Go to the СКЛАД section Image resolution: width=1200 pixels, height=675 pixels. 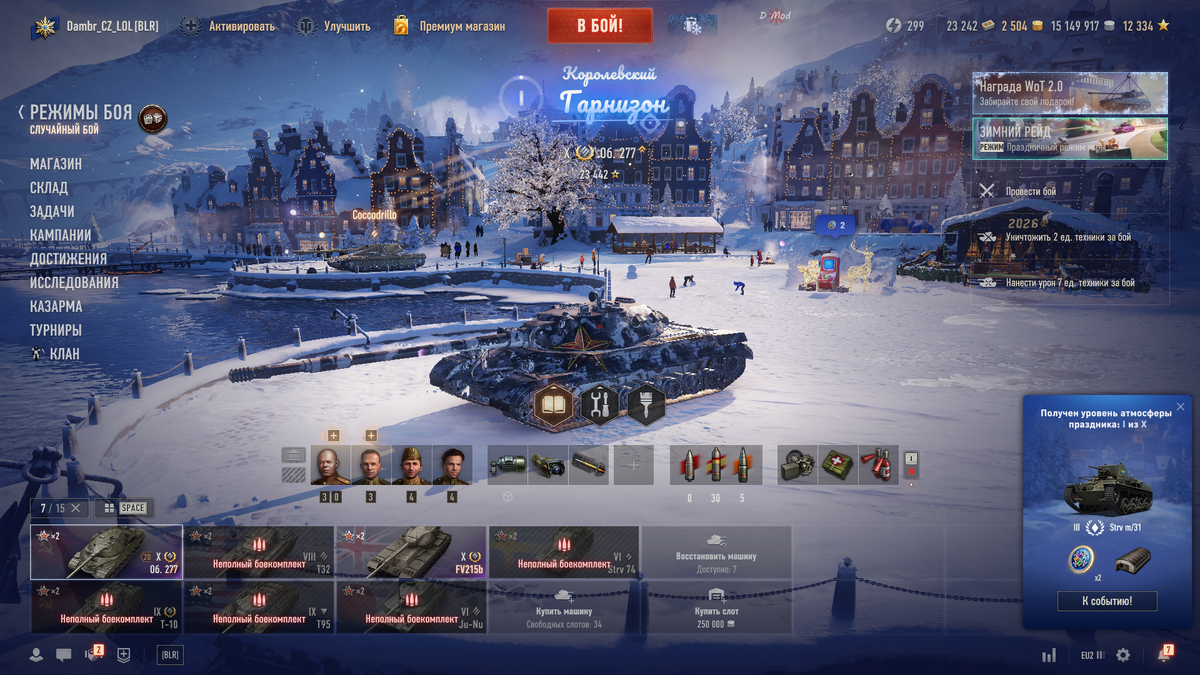coord(49,188)
